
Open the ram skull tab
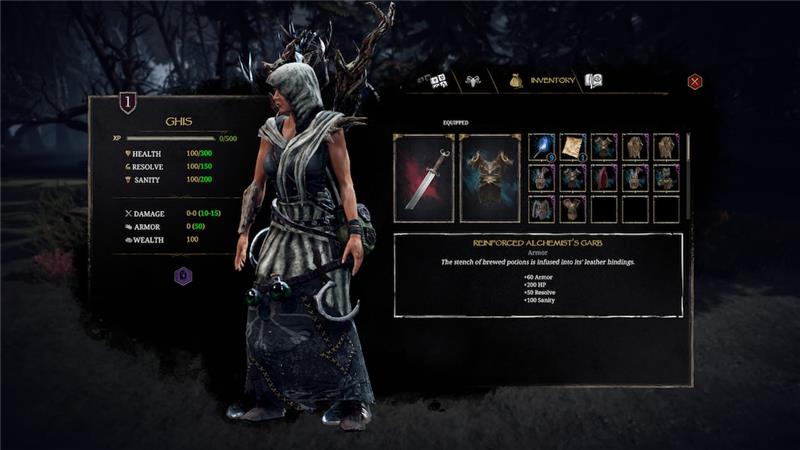[470, 81]
